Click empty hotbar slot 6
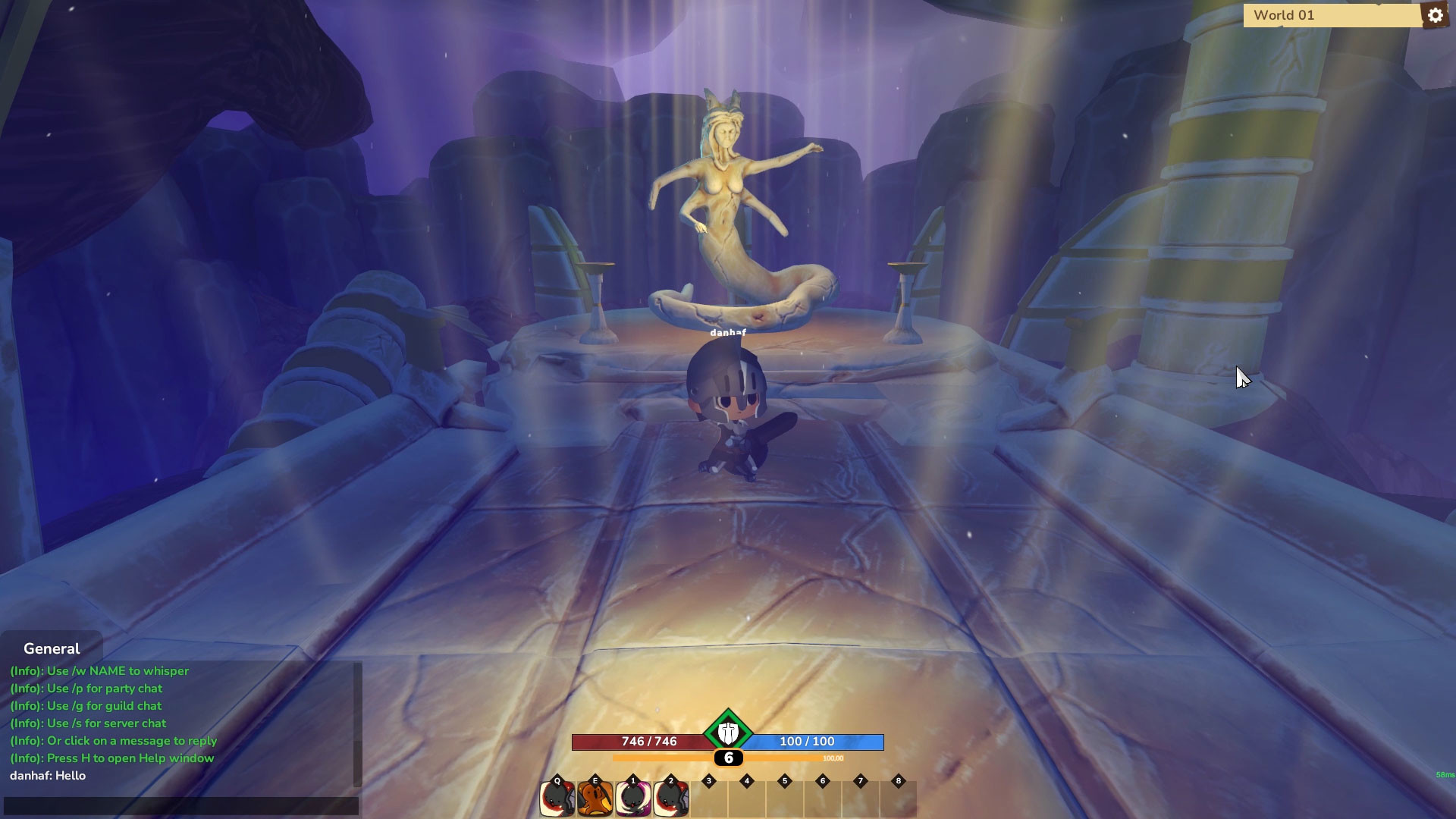 [823, 797]
